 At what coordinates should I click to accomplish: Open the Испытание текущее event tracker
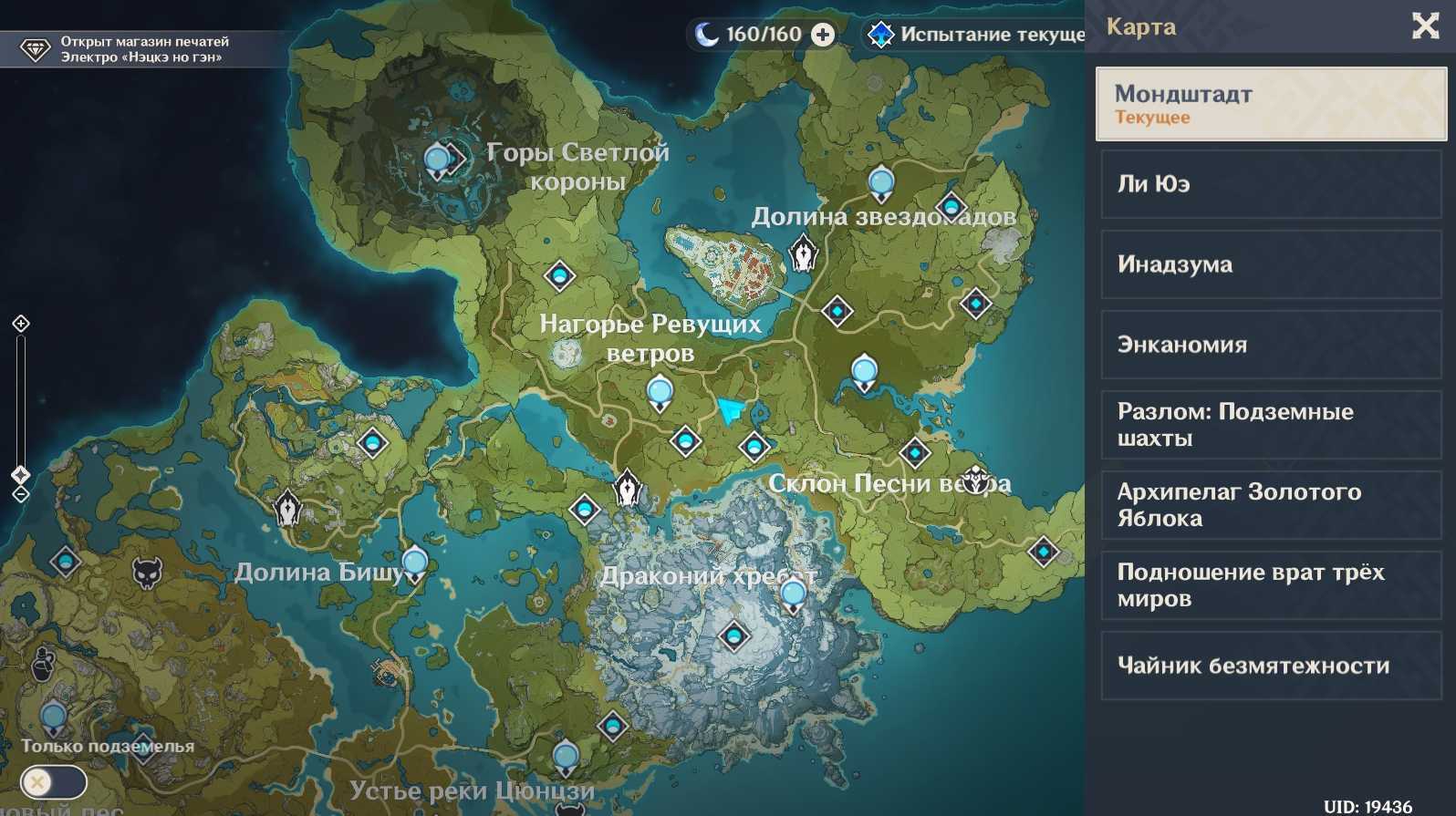(x=976, y=35)
